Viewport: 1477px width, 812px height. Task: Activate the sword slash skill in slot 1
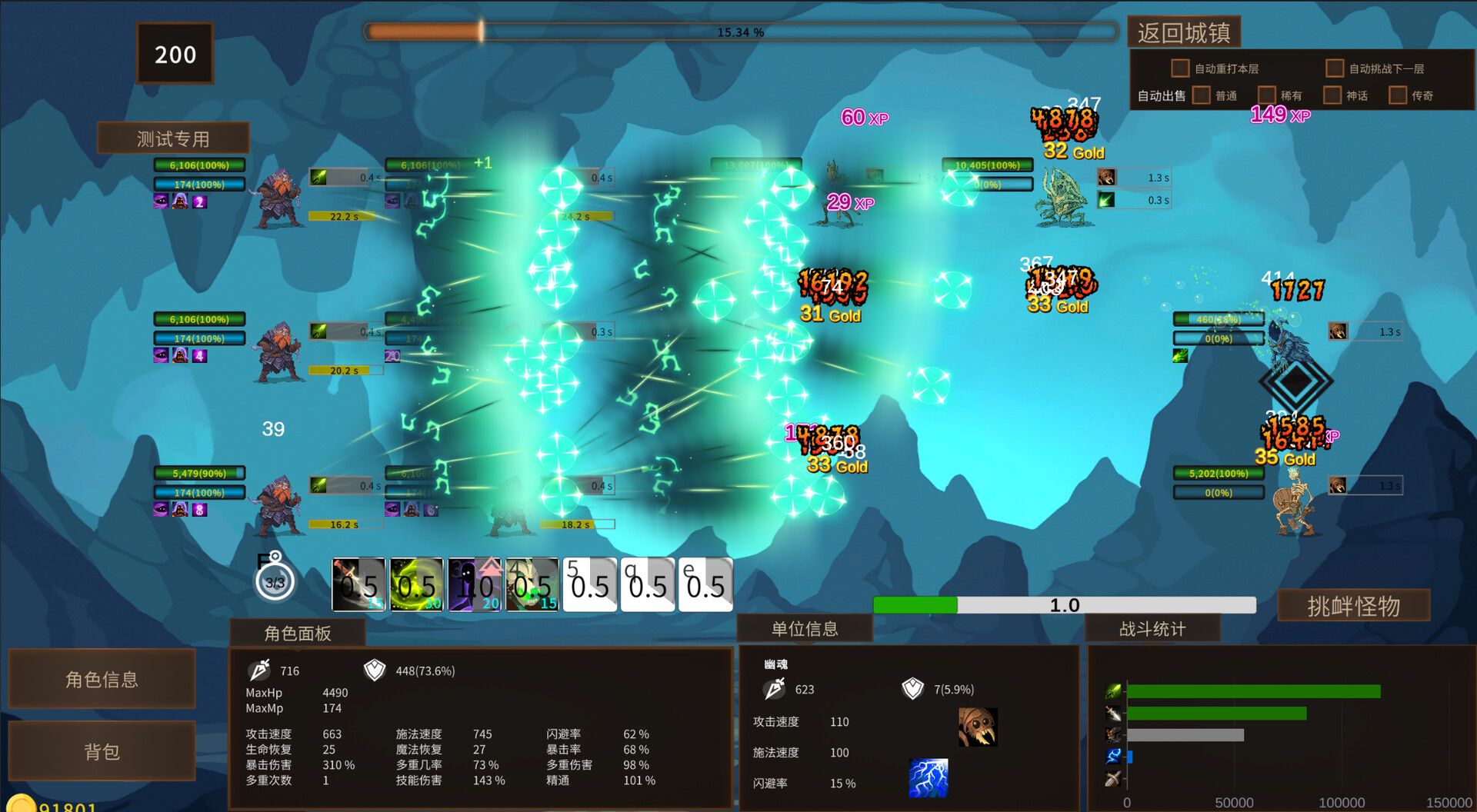358,585
